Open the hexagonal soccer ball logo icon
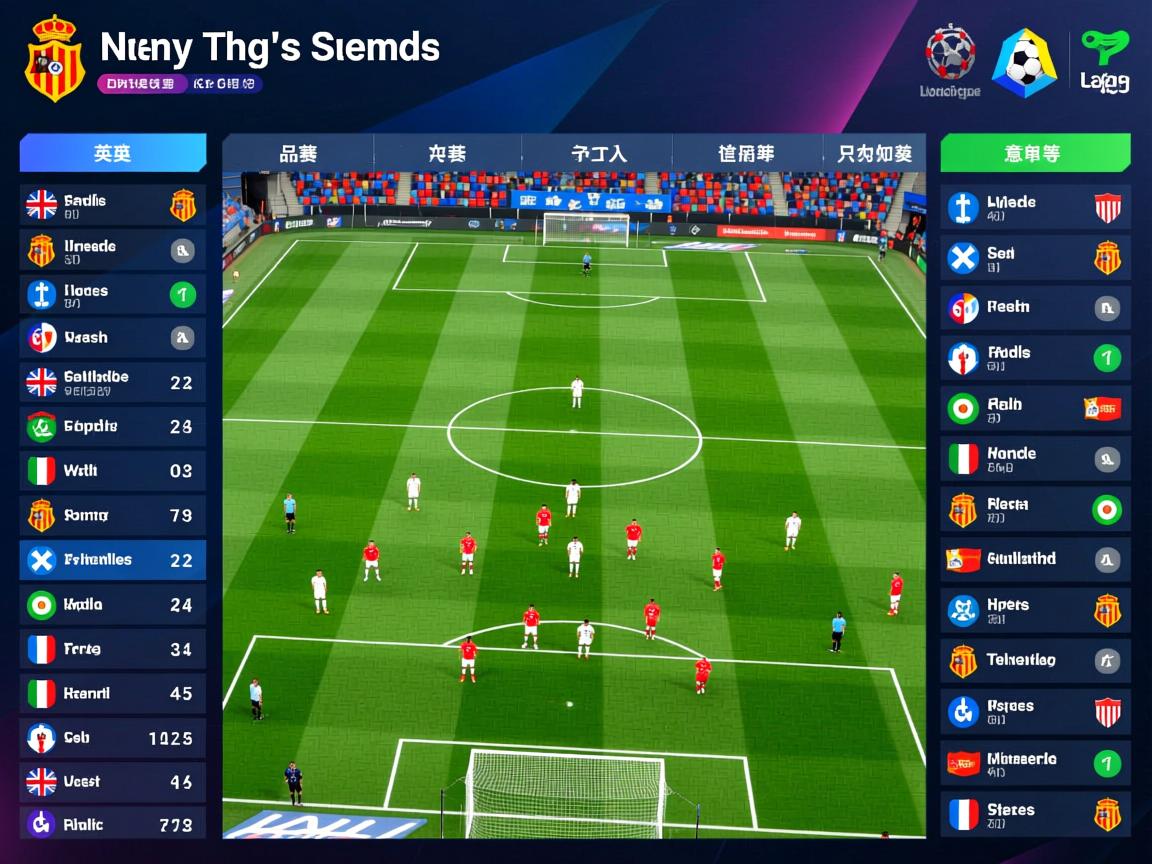Viewport: 1152px width, 864px height. pyautogui.click(x=1024, y=62)
